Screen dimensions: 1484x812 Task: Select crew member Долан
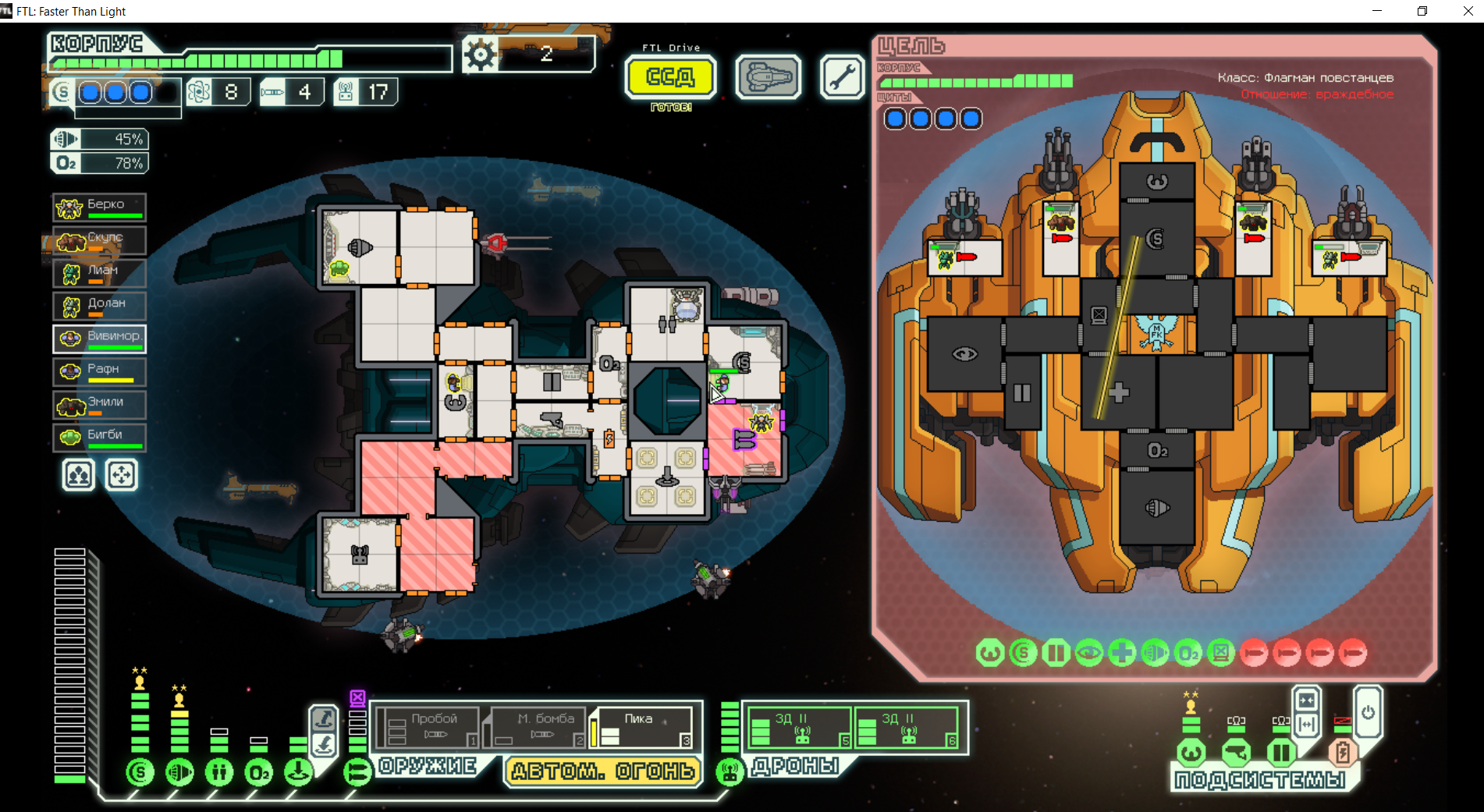tap(99, 306)
